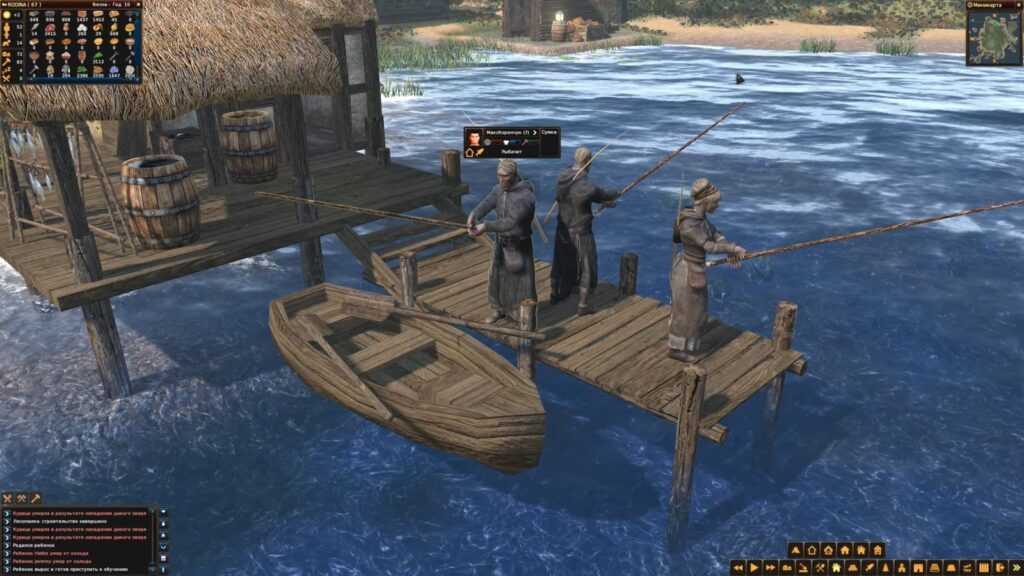Select the bottom event message about child training
The height and width of the screenshot is (576, 1024).
70,569
